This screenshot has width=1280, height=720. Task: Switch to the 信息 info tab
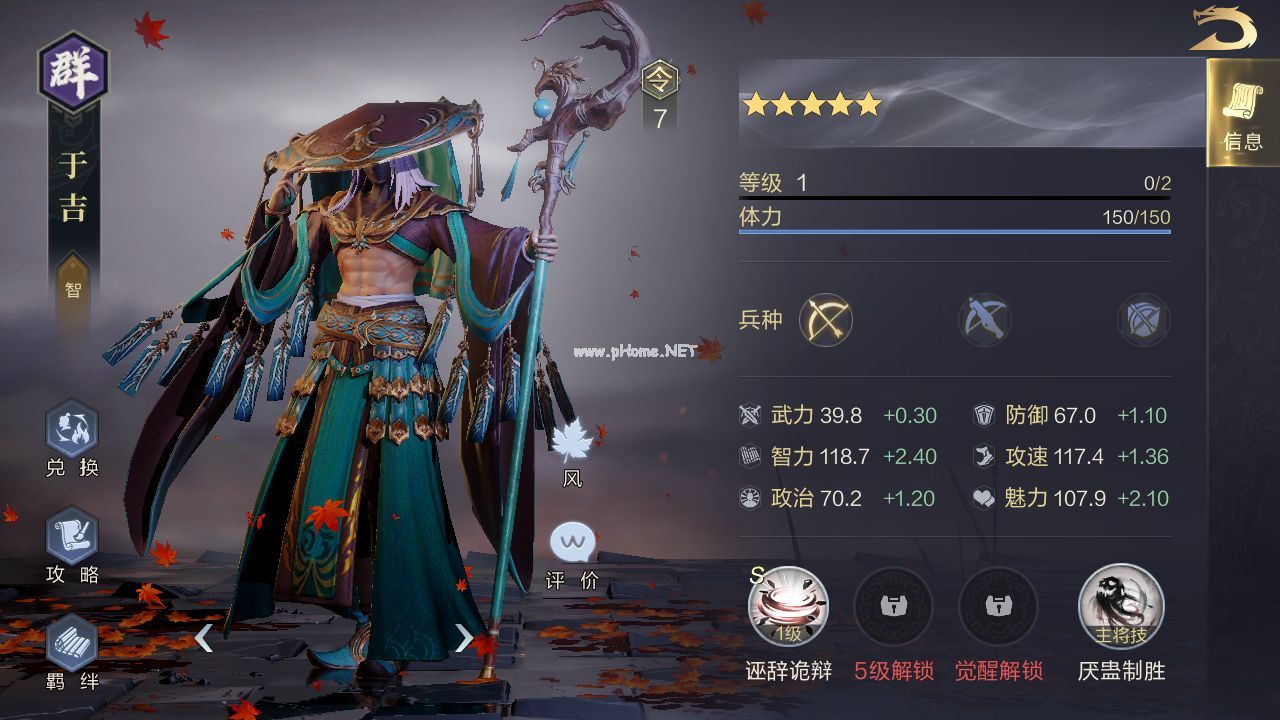(x=1242, y=113)
